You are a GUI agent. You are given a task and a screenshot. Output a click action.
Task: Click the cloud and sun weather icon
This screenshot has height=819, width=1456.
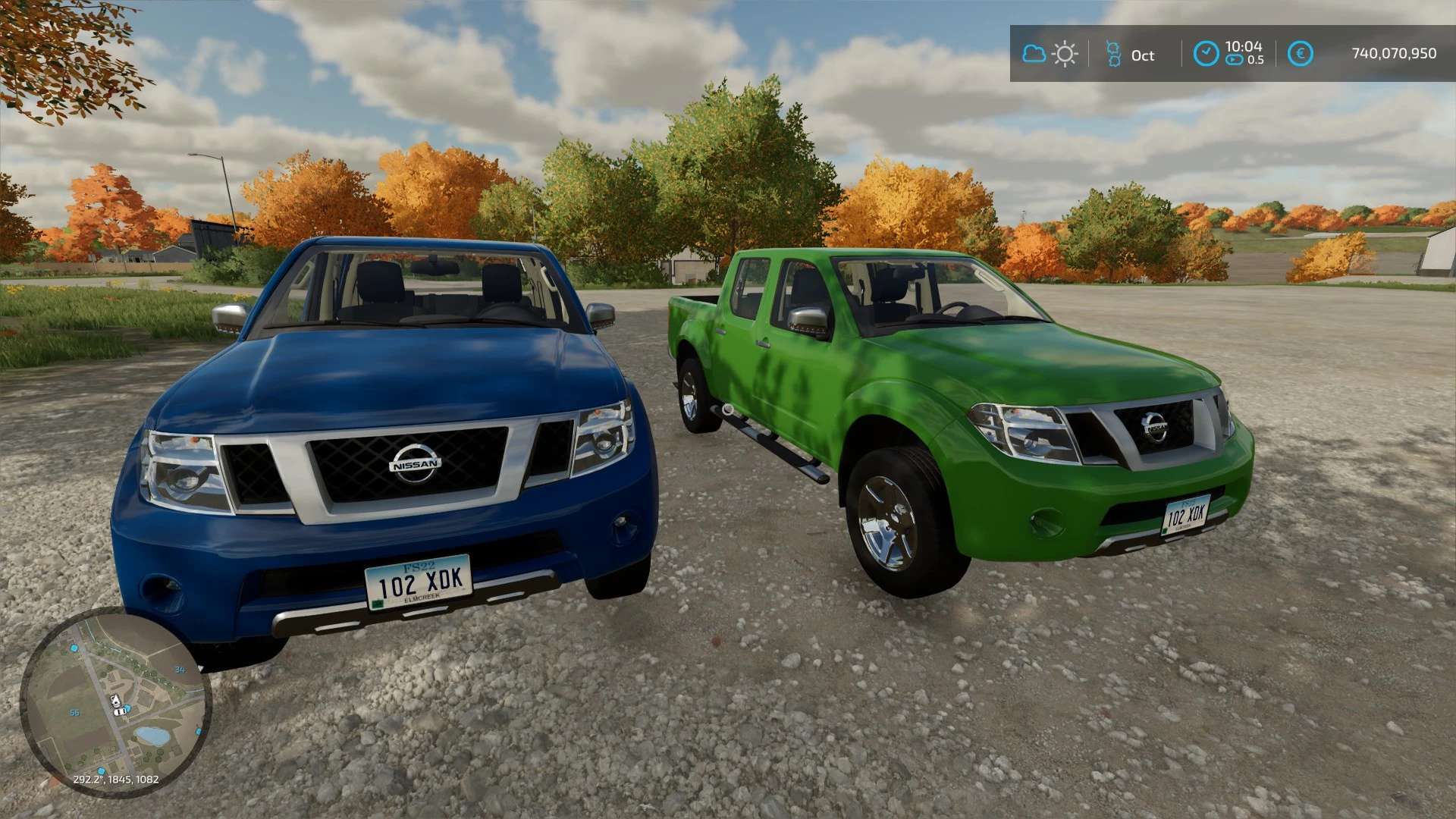(x=1050, y=54)
